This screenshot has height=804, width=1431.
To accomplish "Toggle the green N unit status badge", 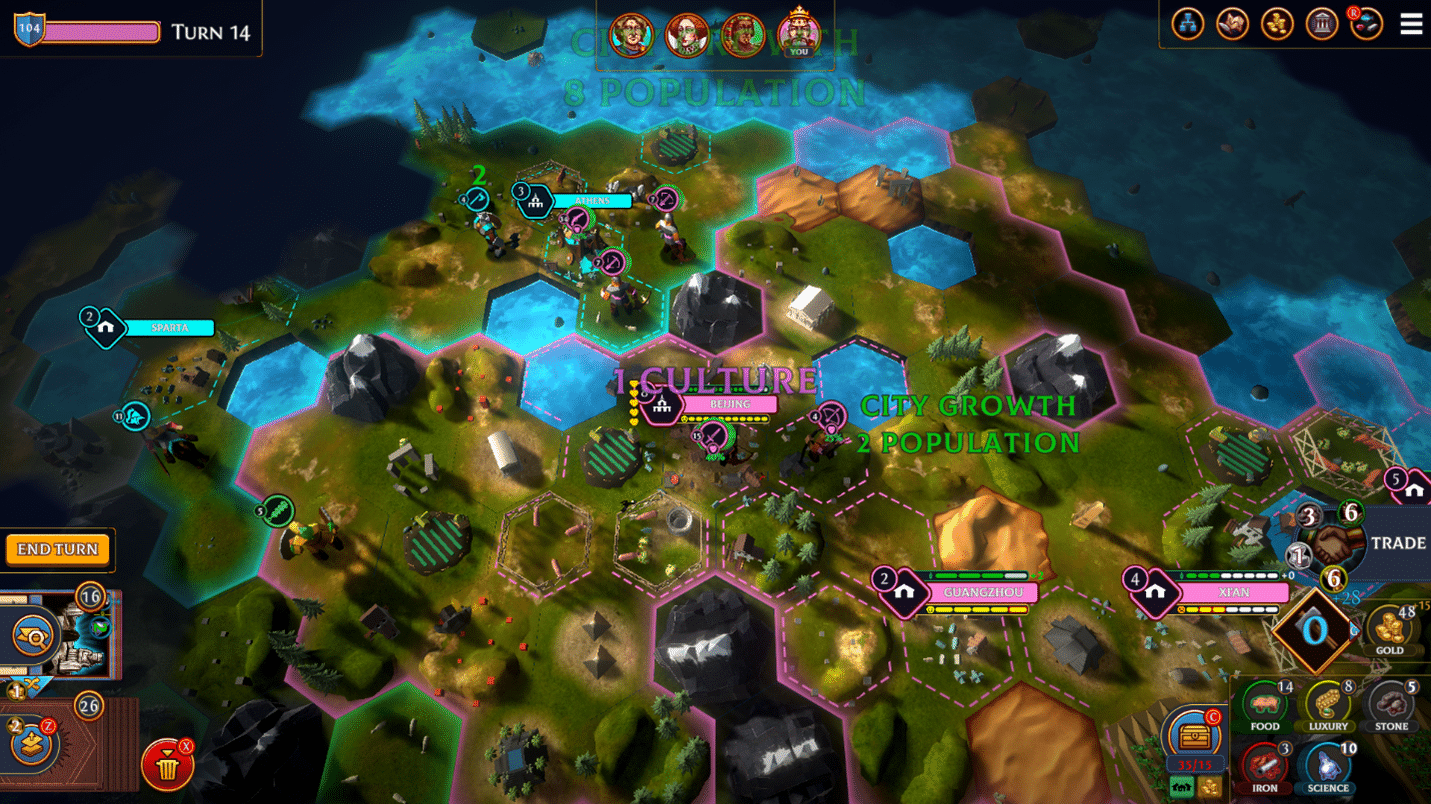I will [99, 626].
